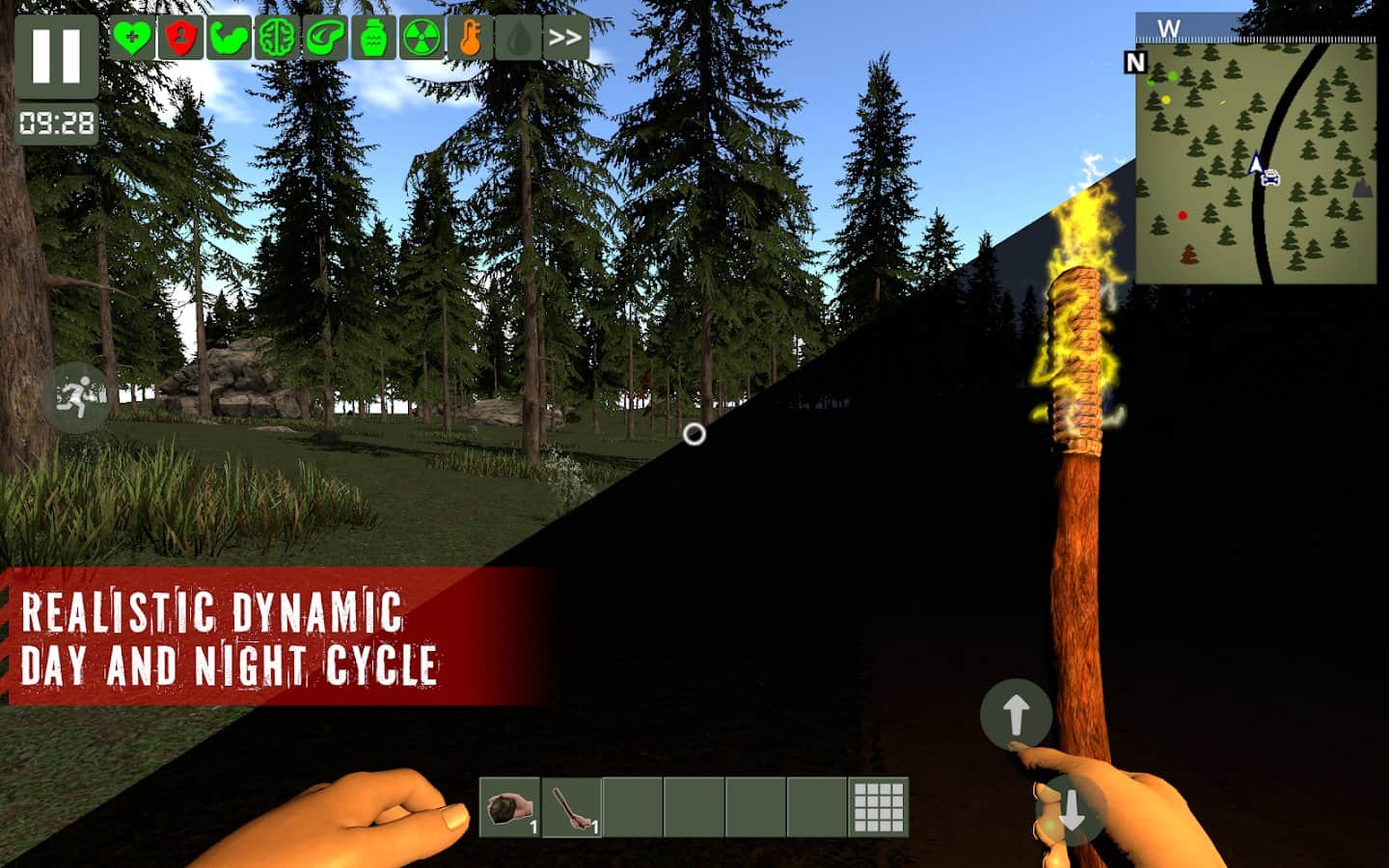
Task: Select the rock in the hotbar
Action: coord(510,807)
